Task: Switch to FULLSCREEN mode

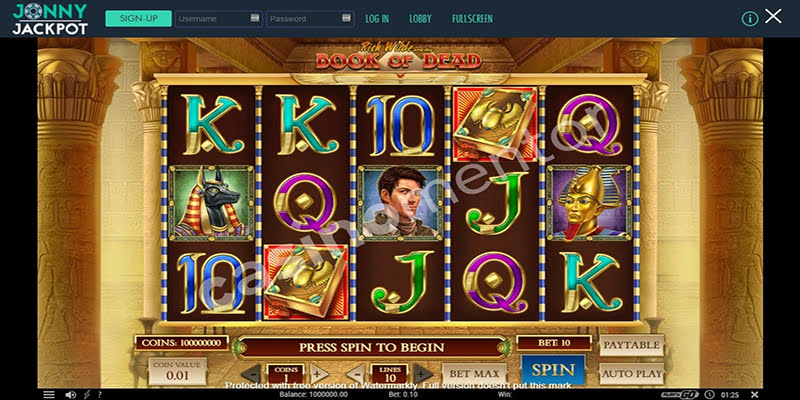Action: [x=472, y=18]
